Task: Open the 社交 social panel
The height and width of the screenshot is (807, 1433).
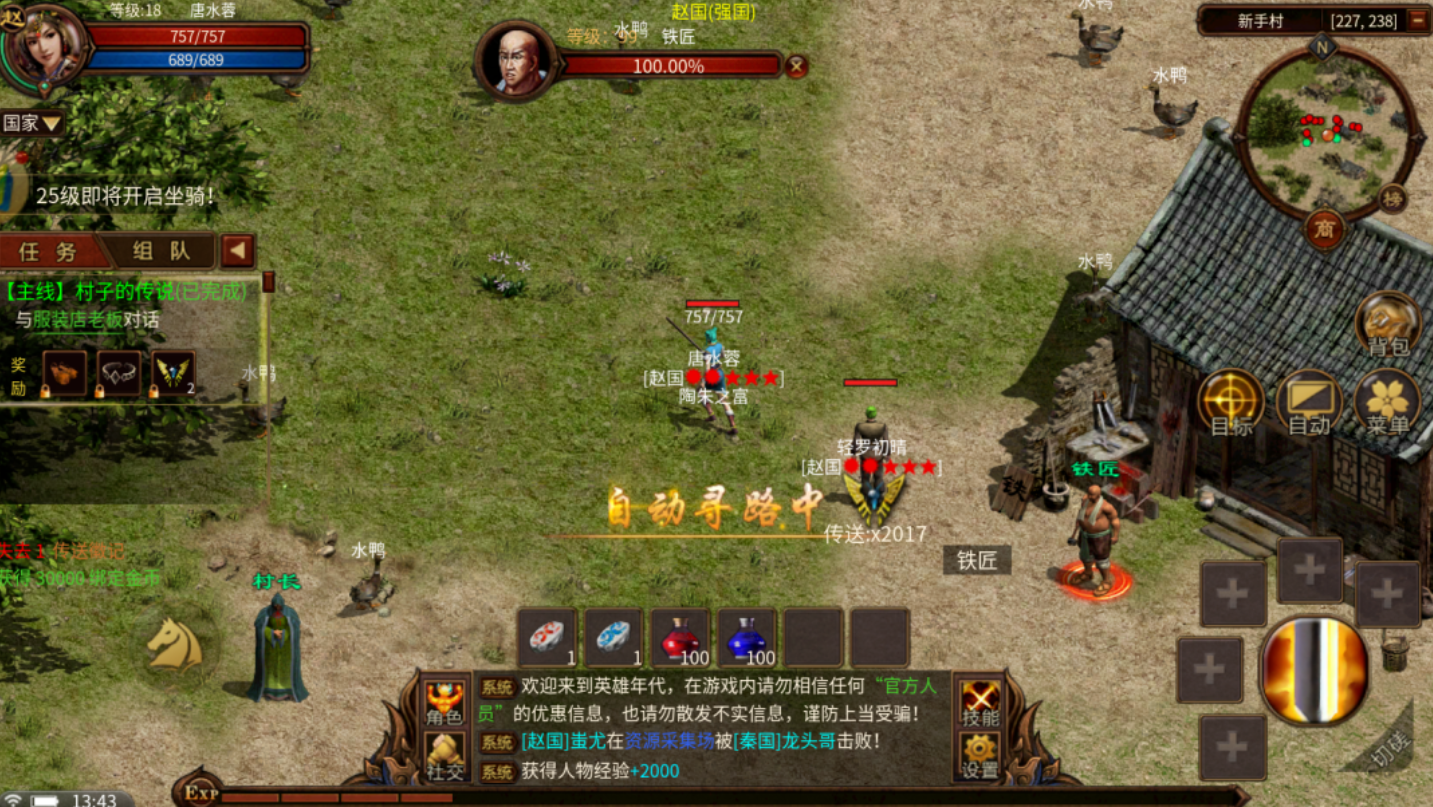Action: [x=445, y=754]
